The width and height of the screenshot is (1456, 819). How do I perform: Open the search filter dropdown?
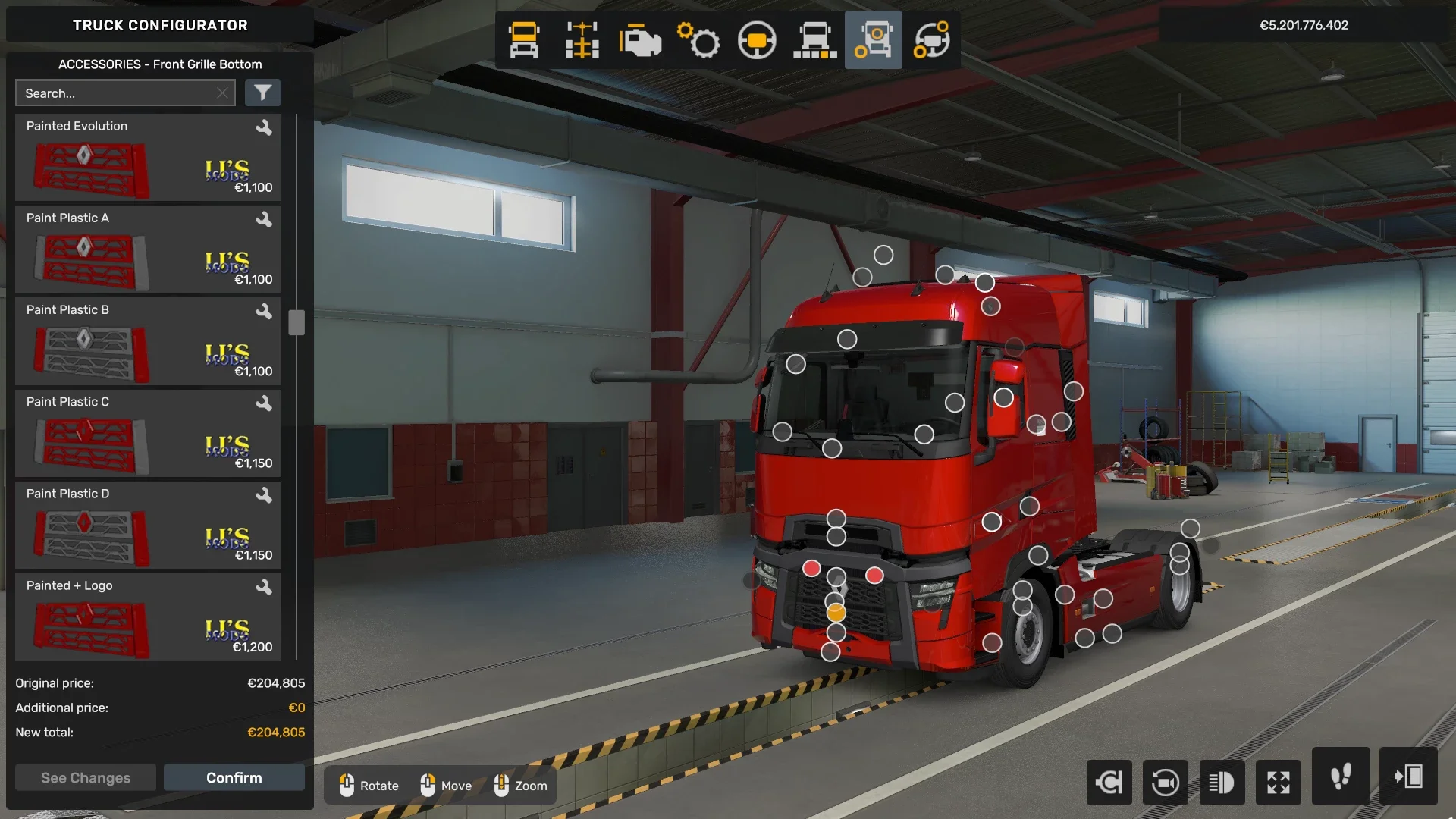pos(263,93)
